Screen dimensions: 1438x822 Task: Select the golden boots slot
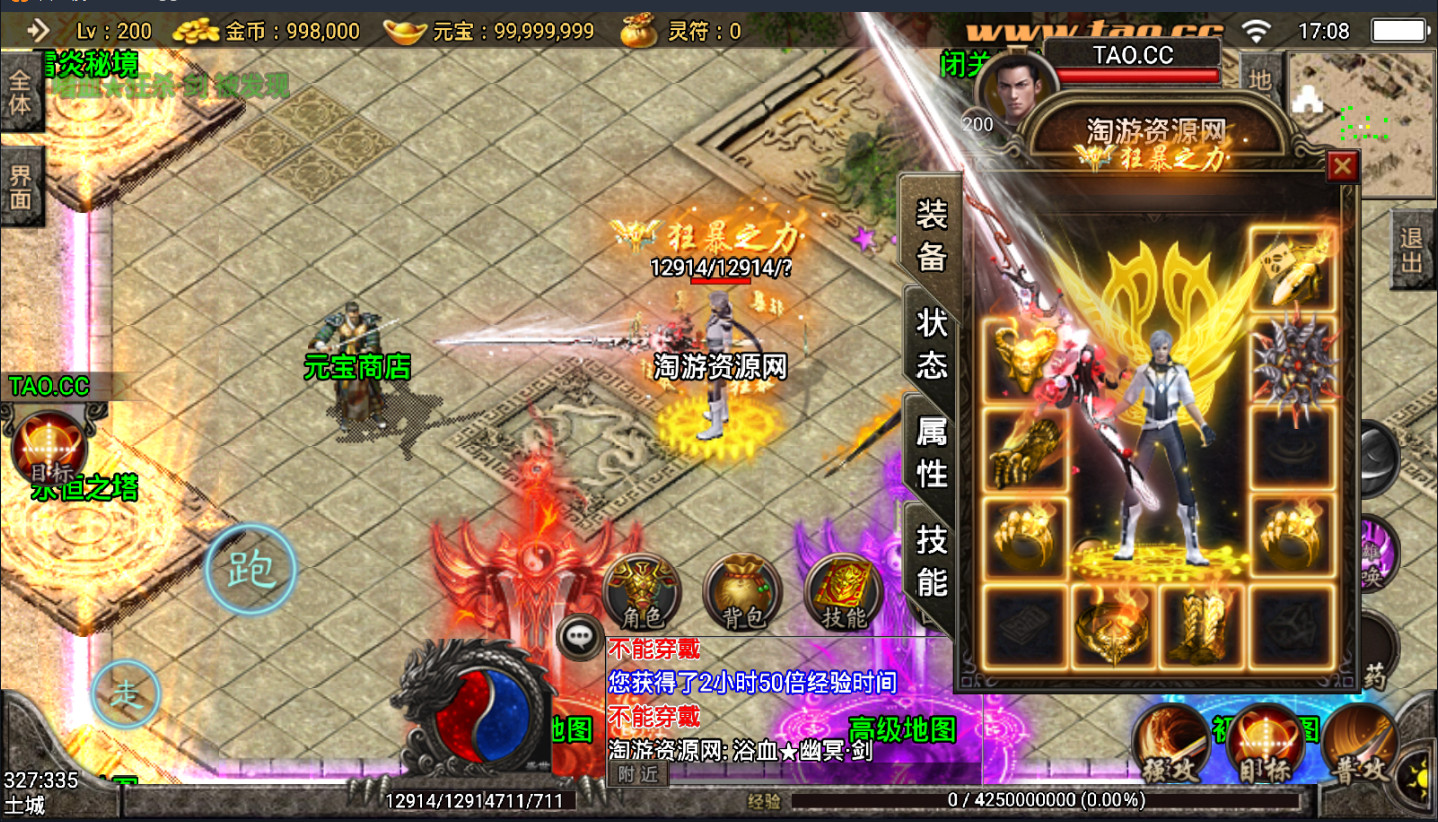(1203, 626)
